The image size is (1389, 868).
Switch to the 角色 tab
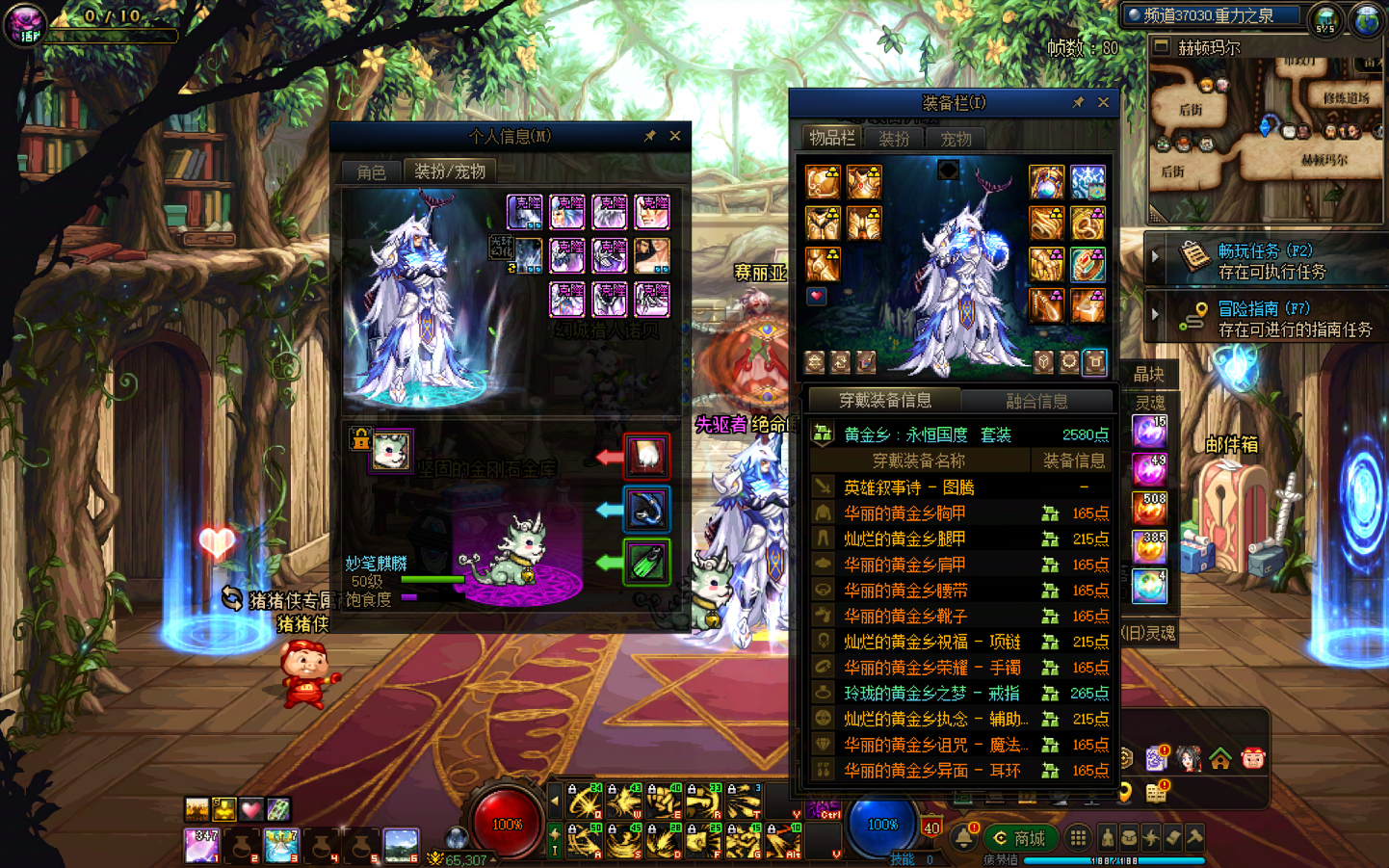click(x=371, y=171)
